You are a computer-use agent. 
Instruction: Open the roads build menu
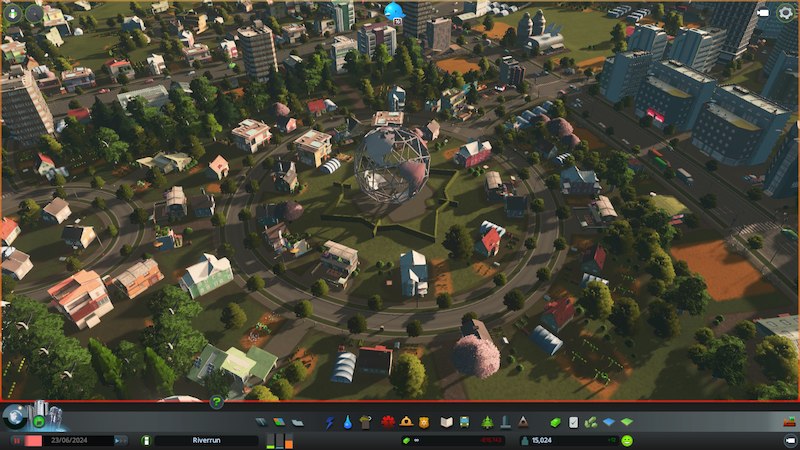[x=260, y=422]
